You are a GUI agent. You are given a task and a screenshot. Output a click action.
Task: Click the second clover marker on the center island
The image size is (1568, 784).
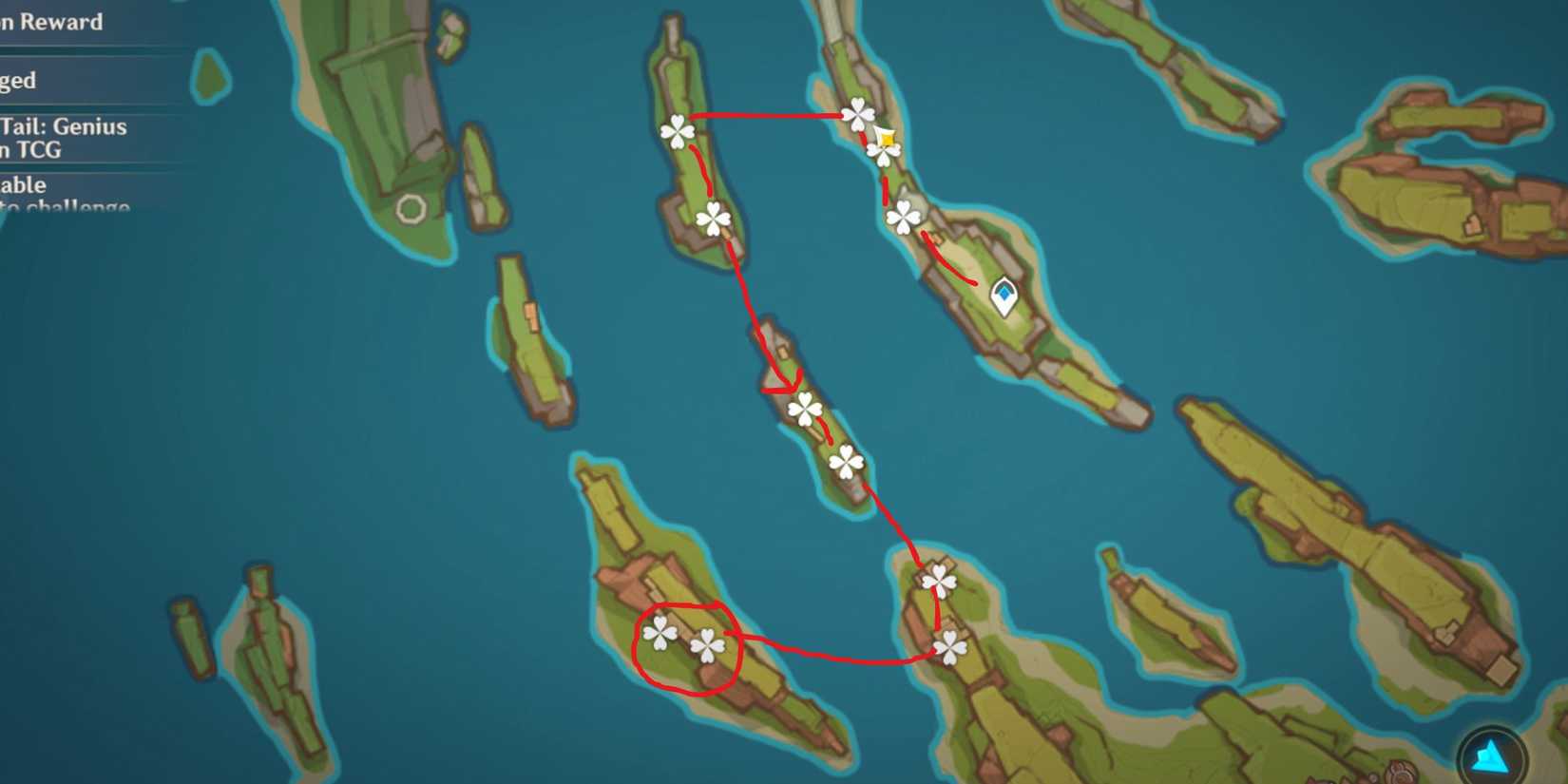(x=844, y=463)
